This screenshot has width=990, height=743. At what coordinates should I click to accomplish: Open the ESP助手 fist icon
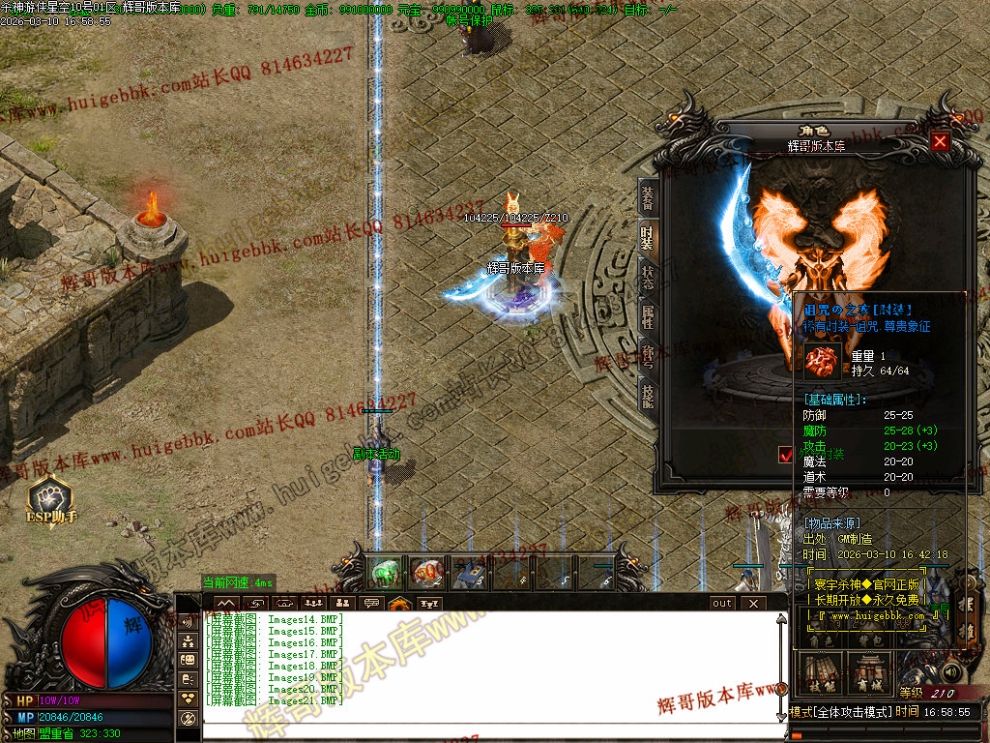[x=50, y=495]
